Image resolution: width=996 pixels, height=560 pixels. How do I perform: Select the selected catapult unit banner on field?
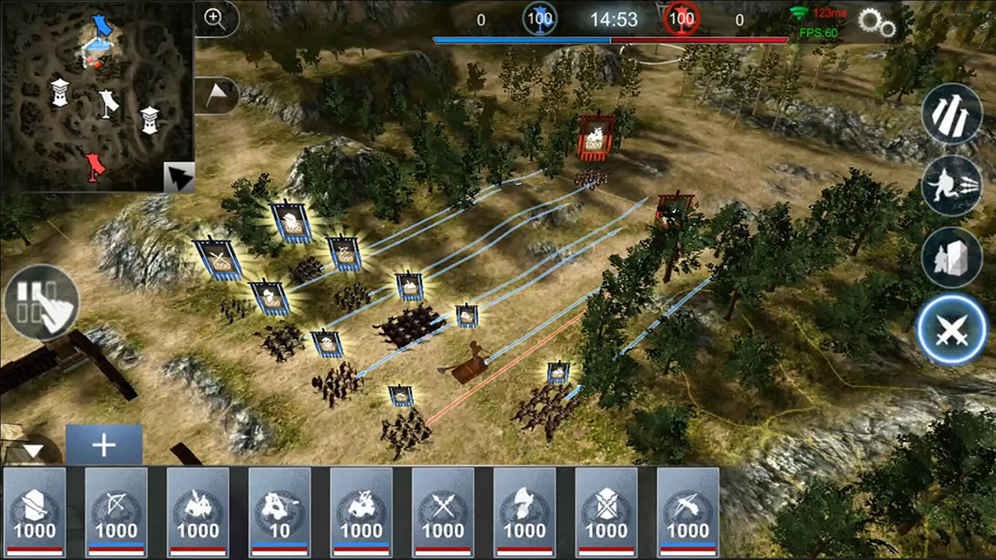coord(467,316)
